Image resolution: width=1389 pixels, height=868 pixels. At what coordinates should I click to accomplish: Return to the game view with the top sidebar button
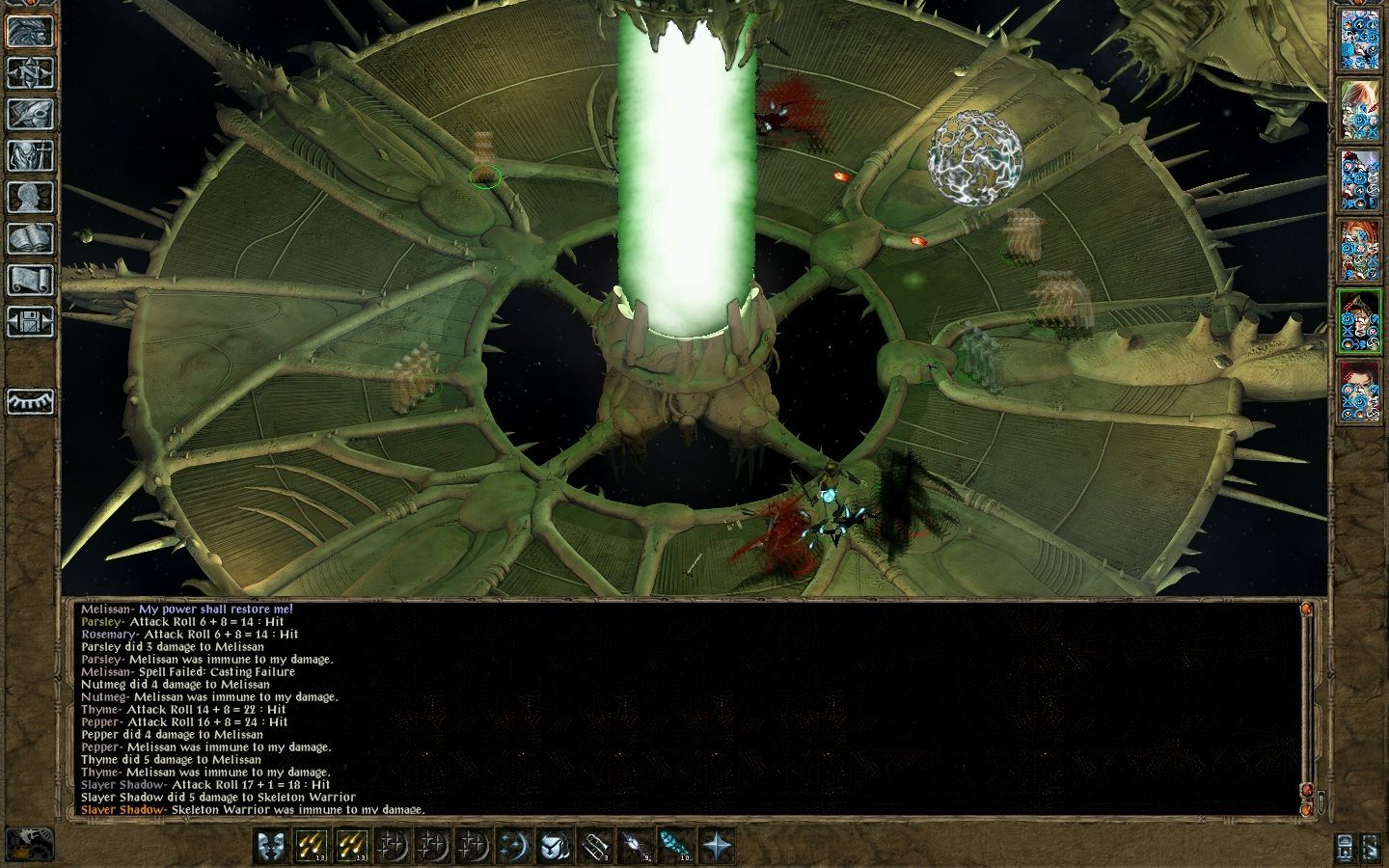(x=30, y=31)
